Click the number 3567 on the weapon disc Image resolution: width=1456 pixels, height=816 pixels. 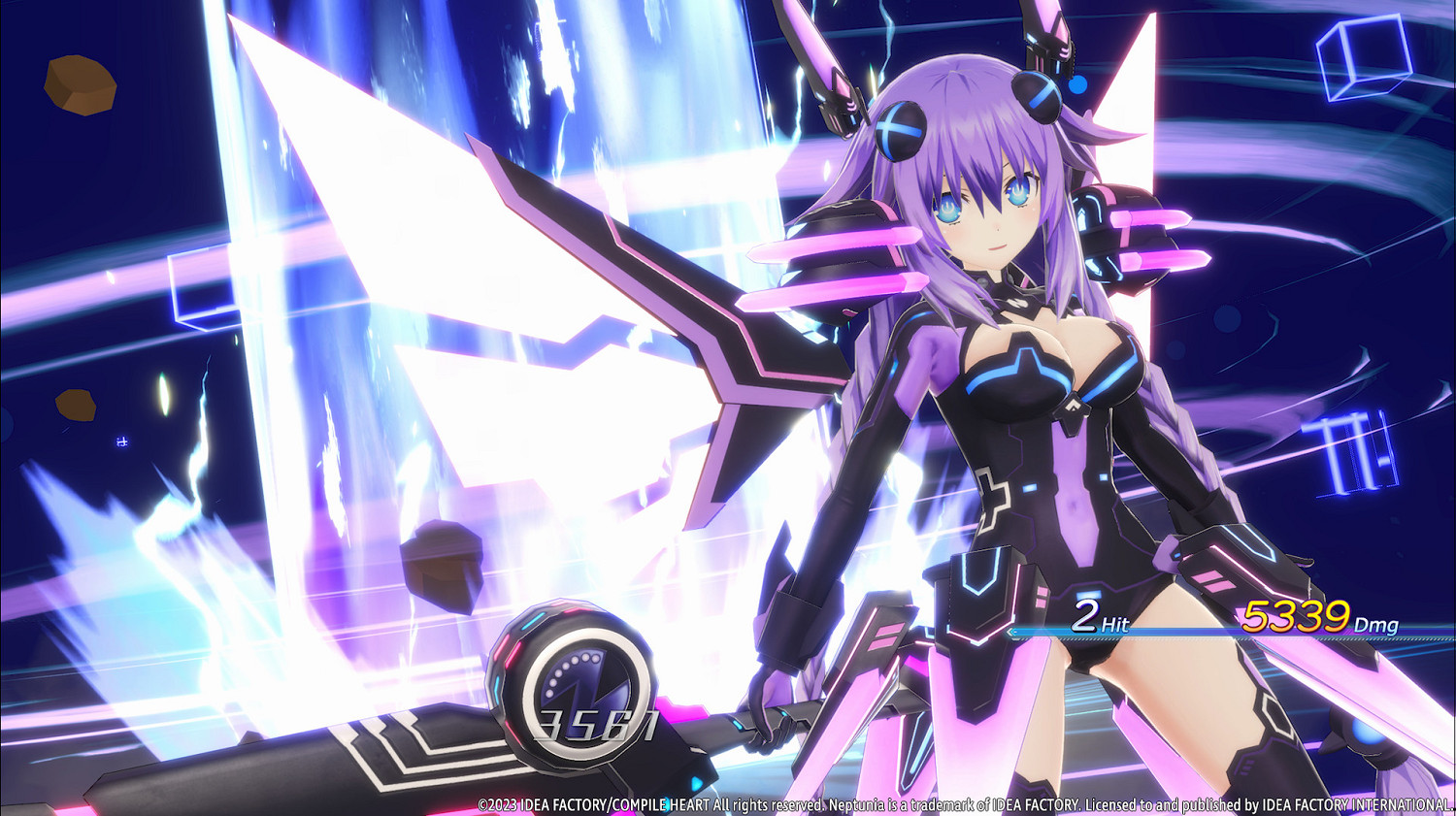[x=597, y=724]
